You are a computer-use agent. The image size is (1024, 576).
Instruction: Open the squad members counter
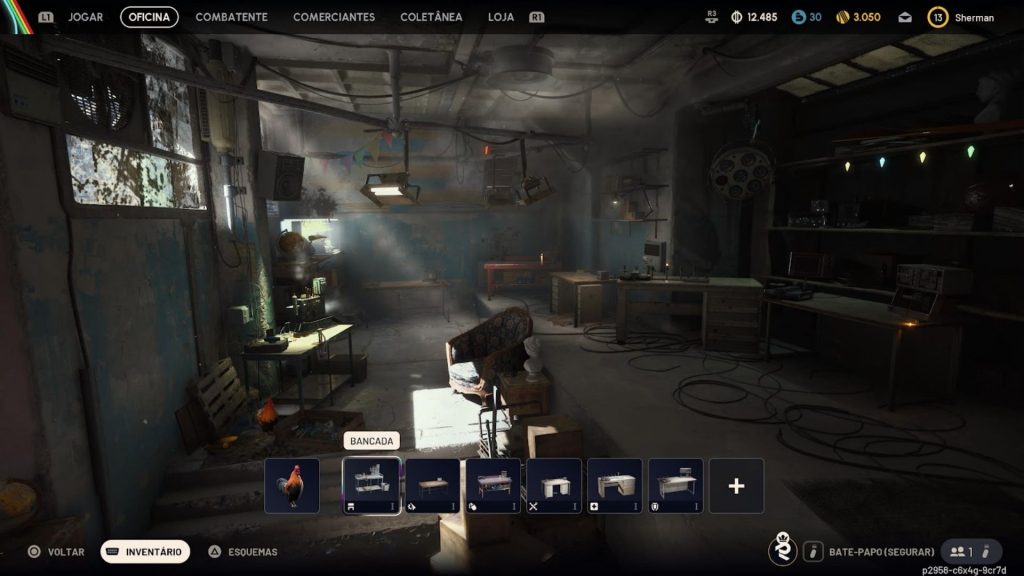pyautogui.click(x=961, y=551)
